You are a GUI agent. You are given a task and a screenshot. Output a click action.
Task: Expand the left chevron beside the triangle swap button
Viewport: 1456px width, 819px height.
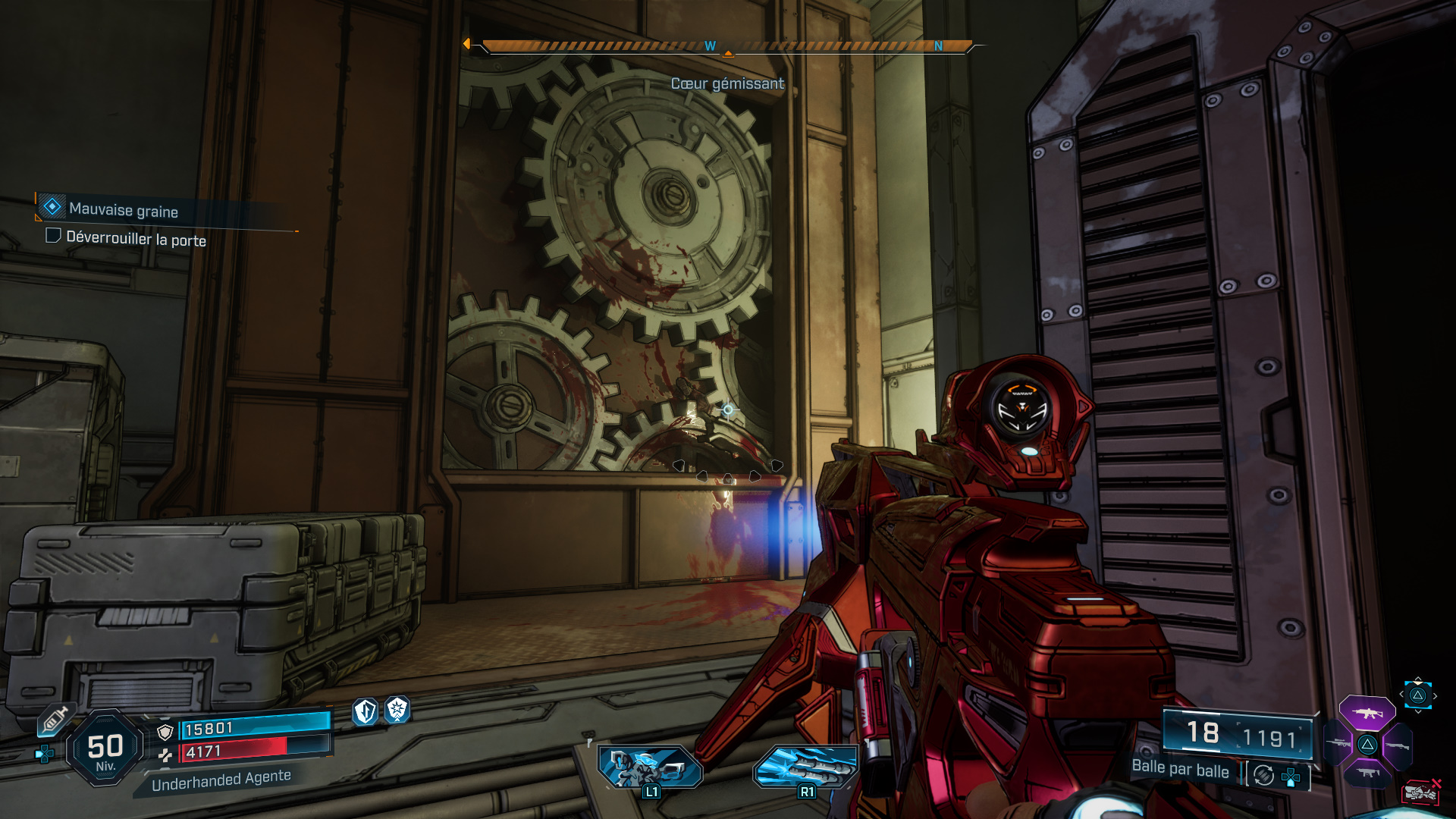pos(1401,694)
